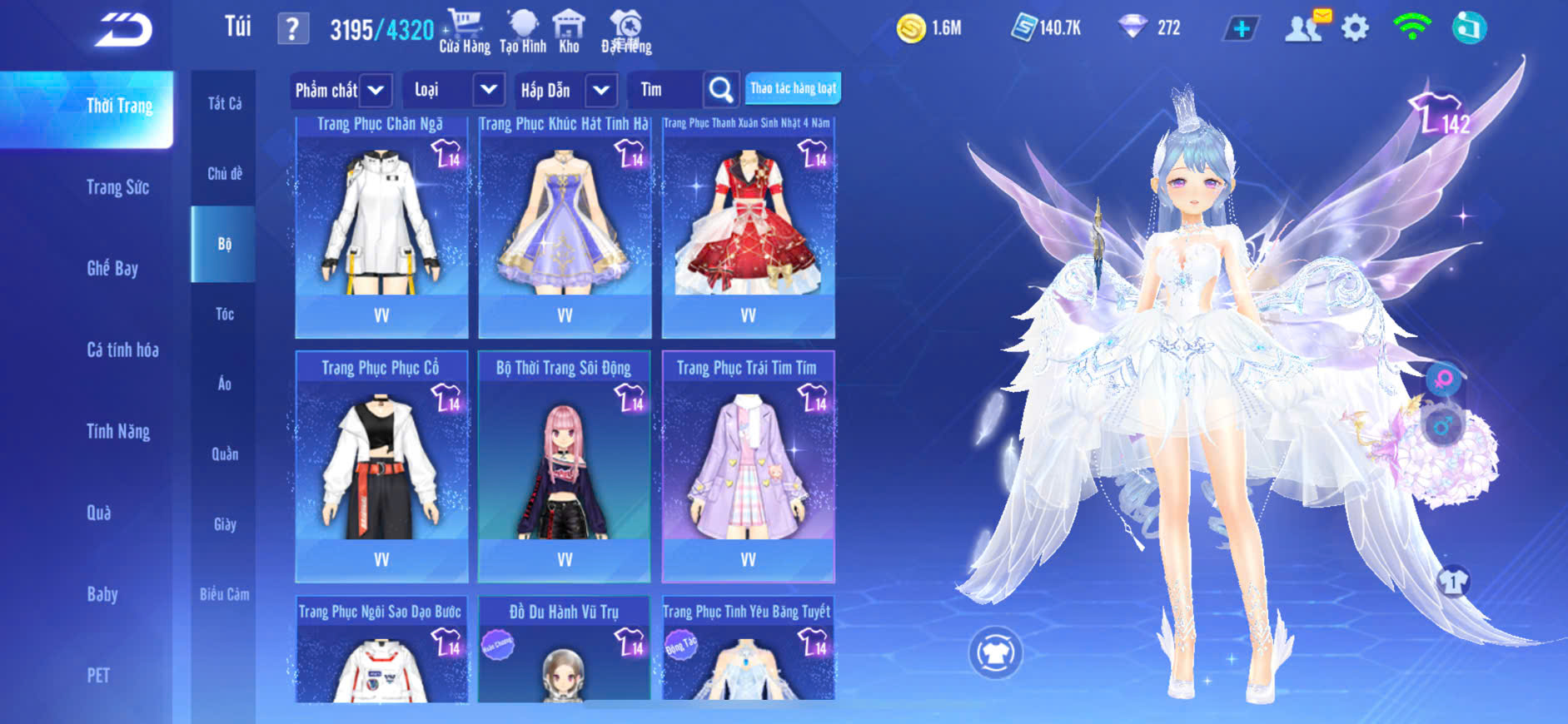Viewport: 1568px width, 724px height.
Task: Choose the Trang Phục Khúc Hát Tinh Hà dress
Action: (x=565, y=226)
